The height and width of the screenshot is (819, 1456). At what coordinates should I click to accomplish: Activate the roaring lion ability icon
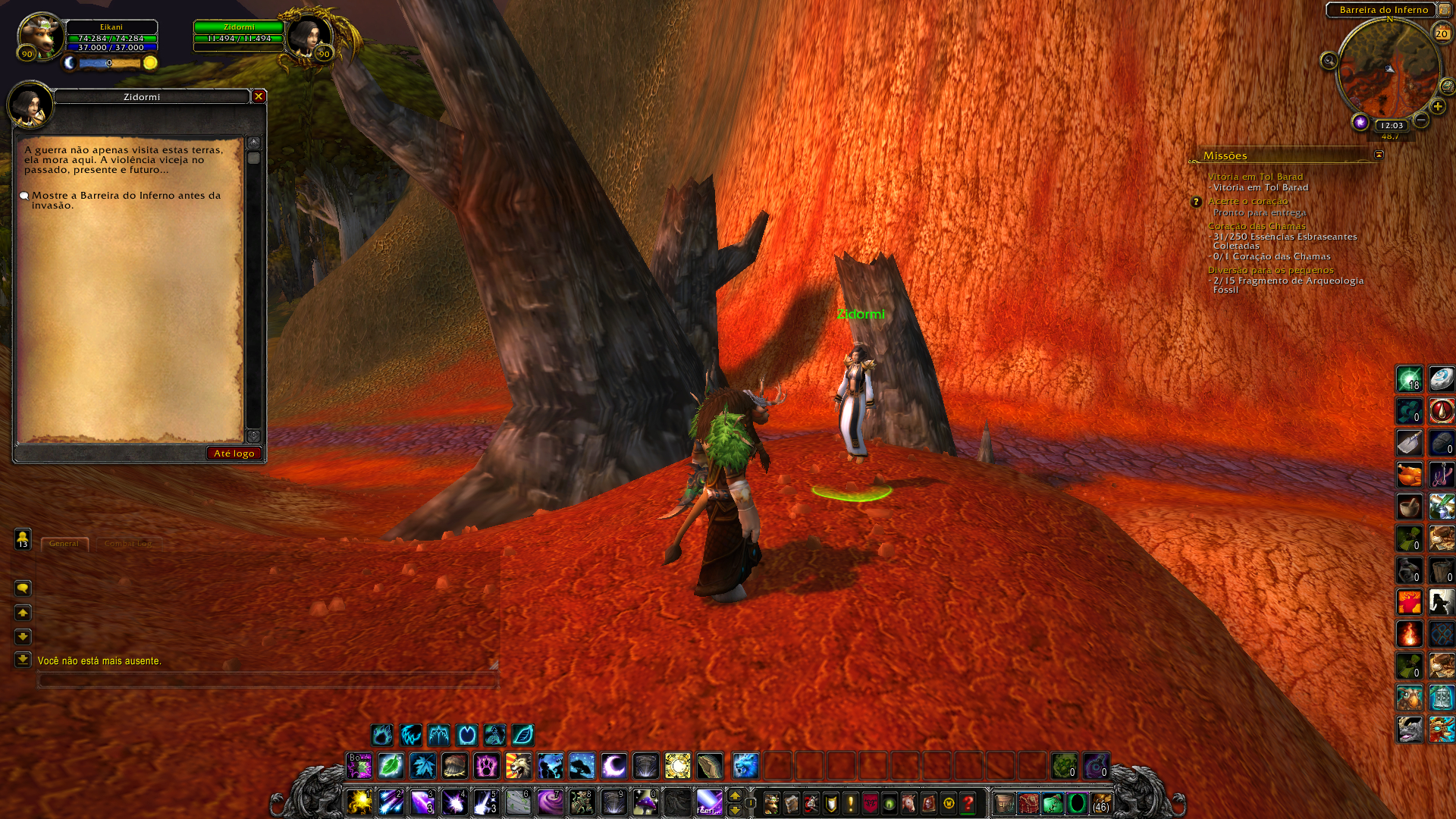[519, 766]
